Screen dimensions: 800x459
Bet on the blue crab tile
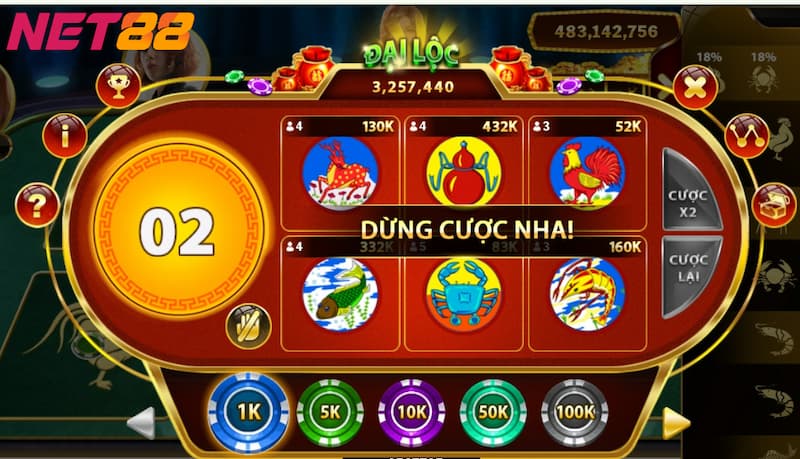[463, 294]
